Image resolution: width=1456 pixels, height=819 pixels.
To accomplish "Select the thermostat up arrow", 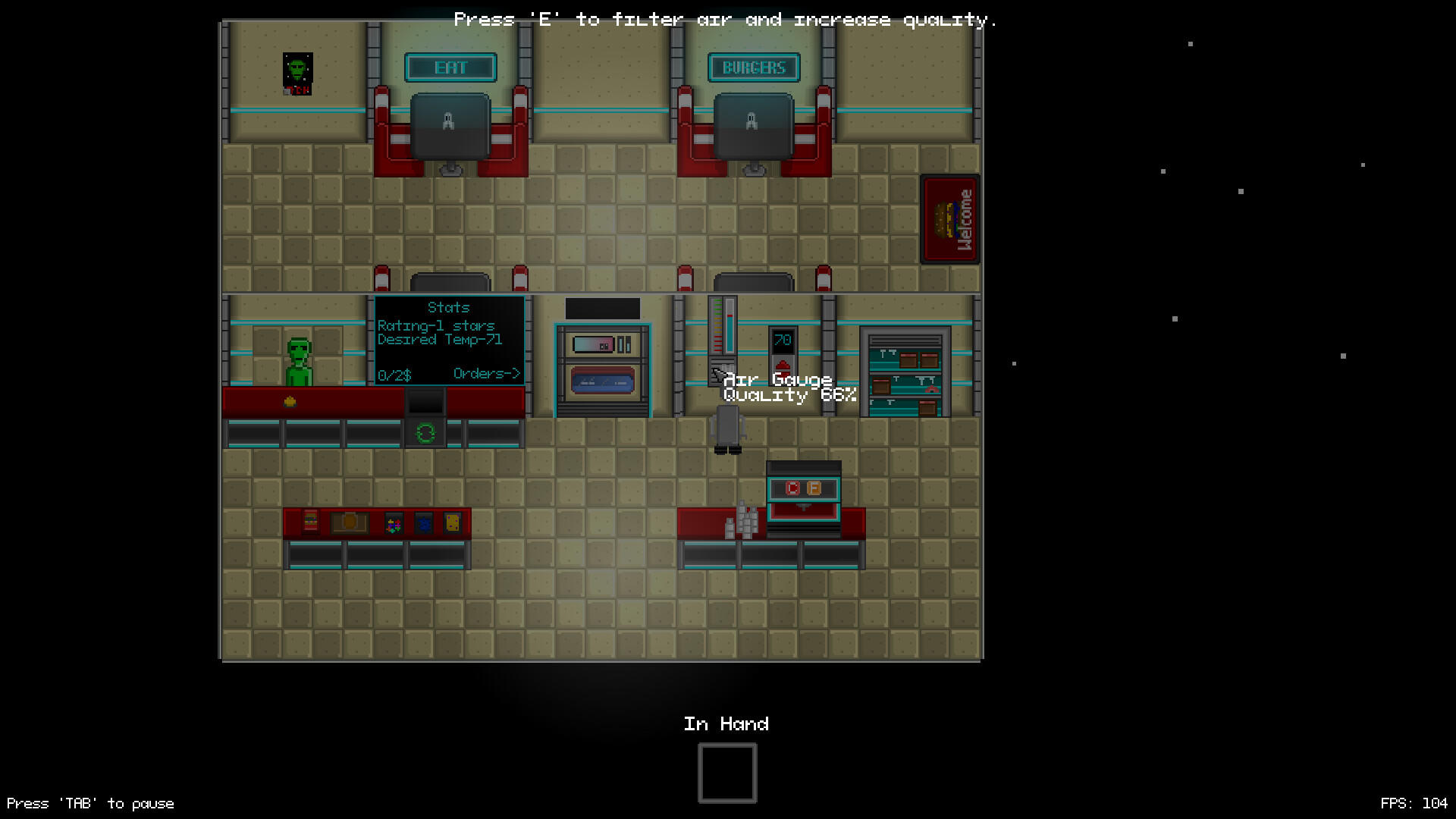I will tap(782, 364).
